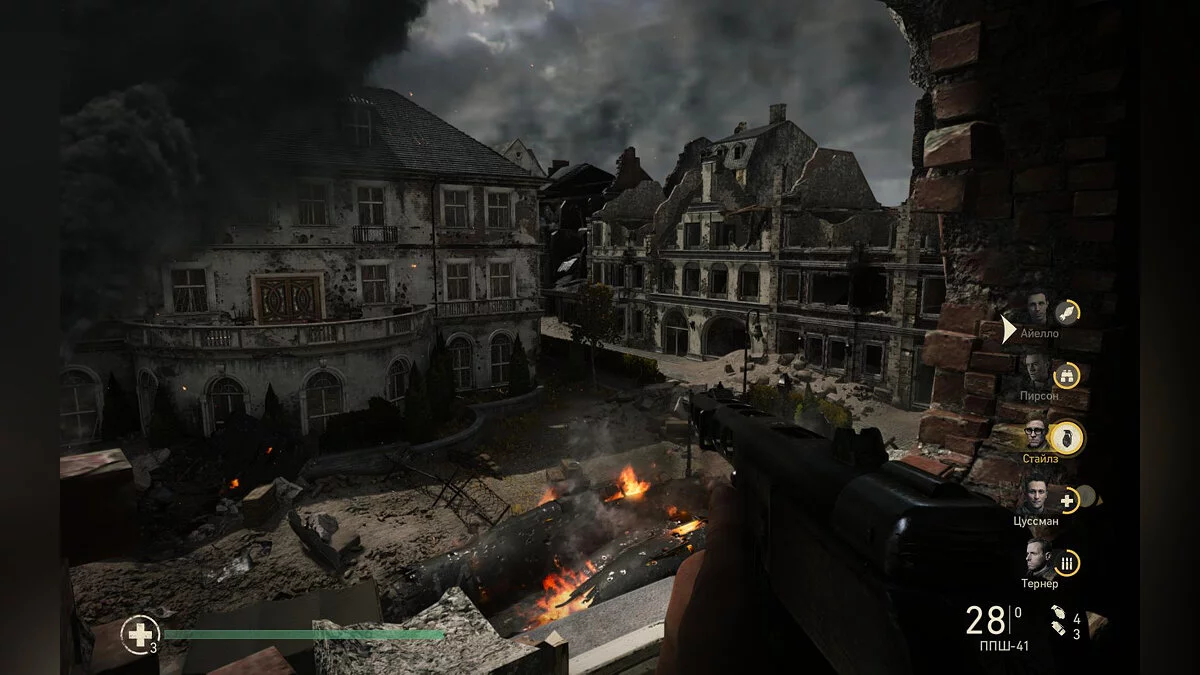Select squadmate Цуссман's portrait
Image resolution: width=1200 pixels, height=675 pixels.
(1036, 494)
